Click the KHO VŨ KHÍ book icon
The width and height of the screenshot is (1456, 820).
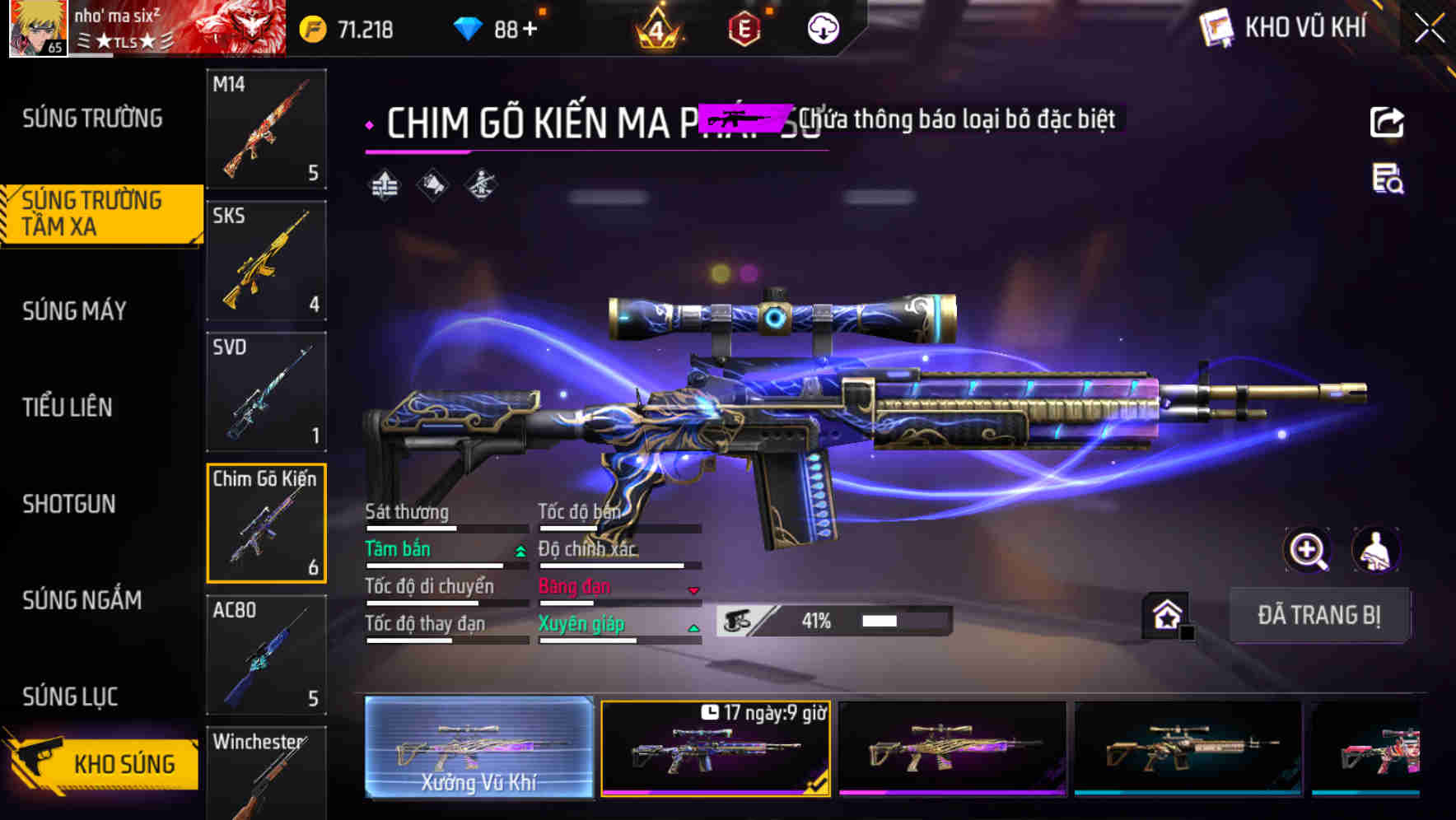(x=1216, y=27)
